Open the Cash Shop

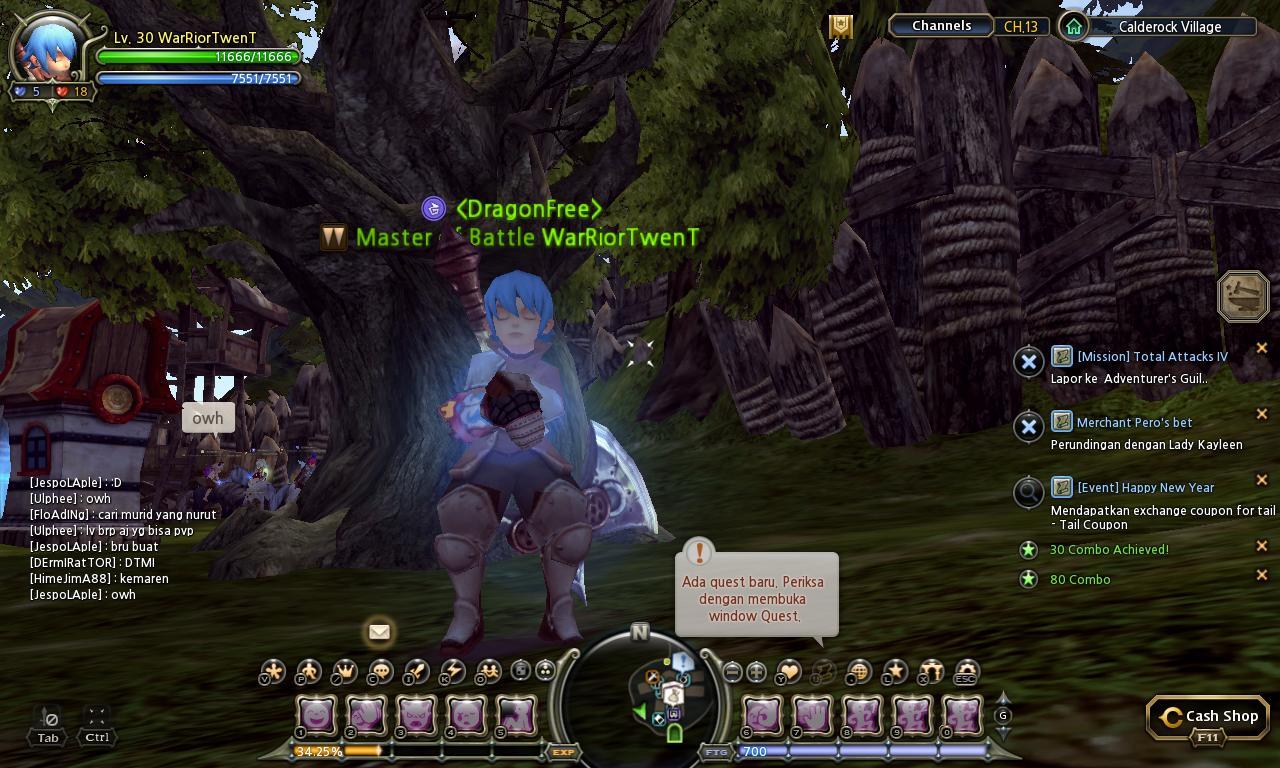click(x=1207, y=716)
